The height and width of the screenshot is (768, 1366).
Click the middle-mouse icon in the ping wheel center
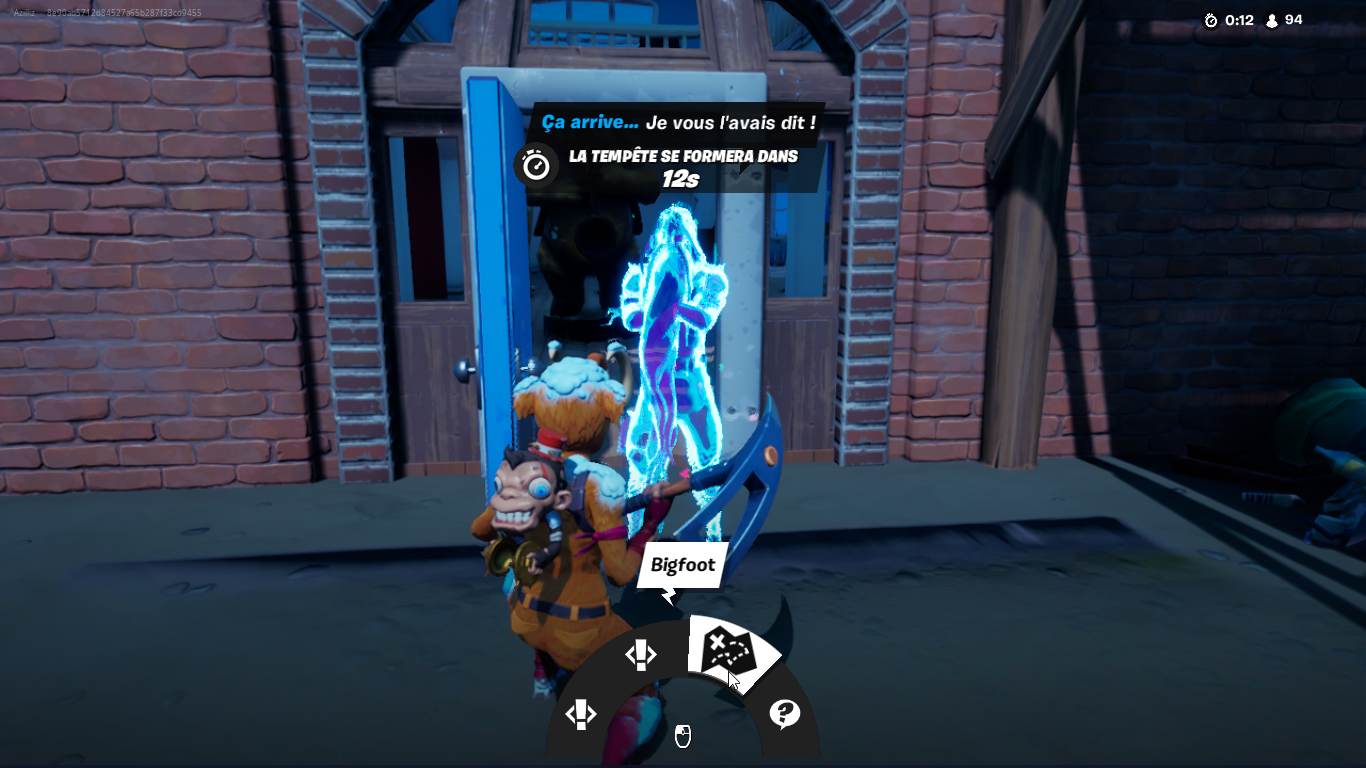681,738
